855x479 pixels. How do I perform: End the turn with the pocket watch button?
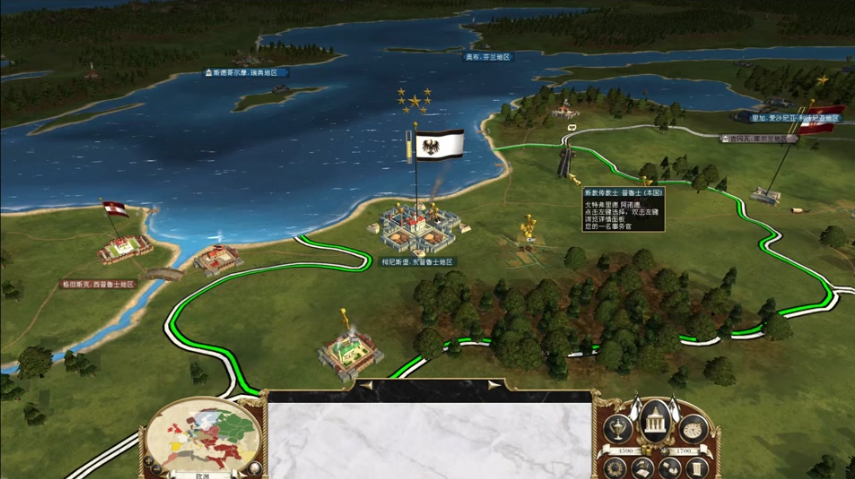tap(693, 429)
